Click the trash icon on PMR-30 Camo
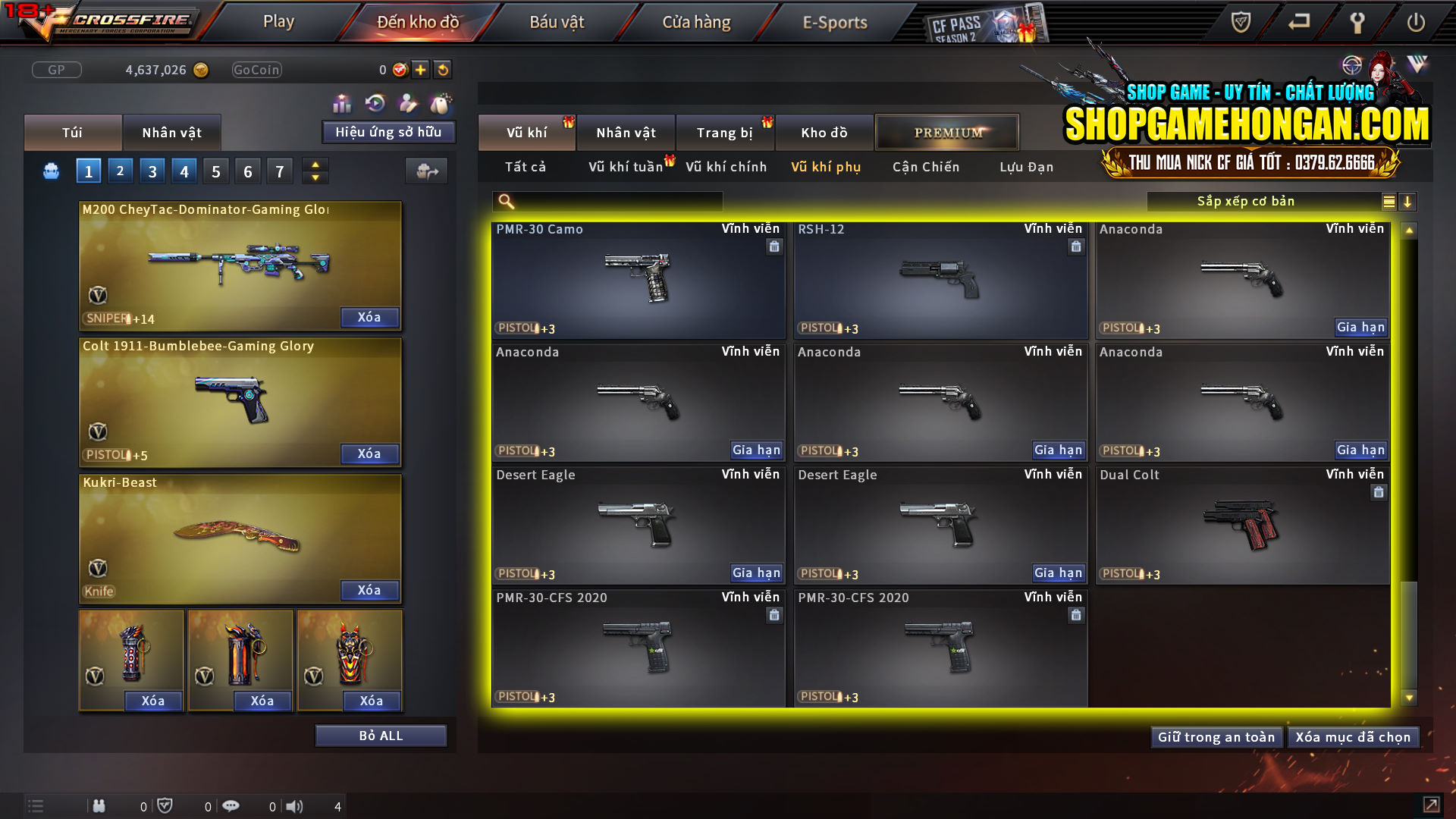The image size is (1456, 819). 774,246
